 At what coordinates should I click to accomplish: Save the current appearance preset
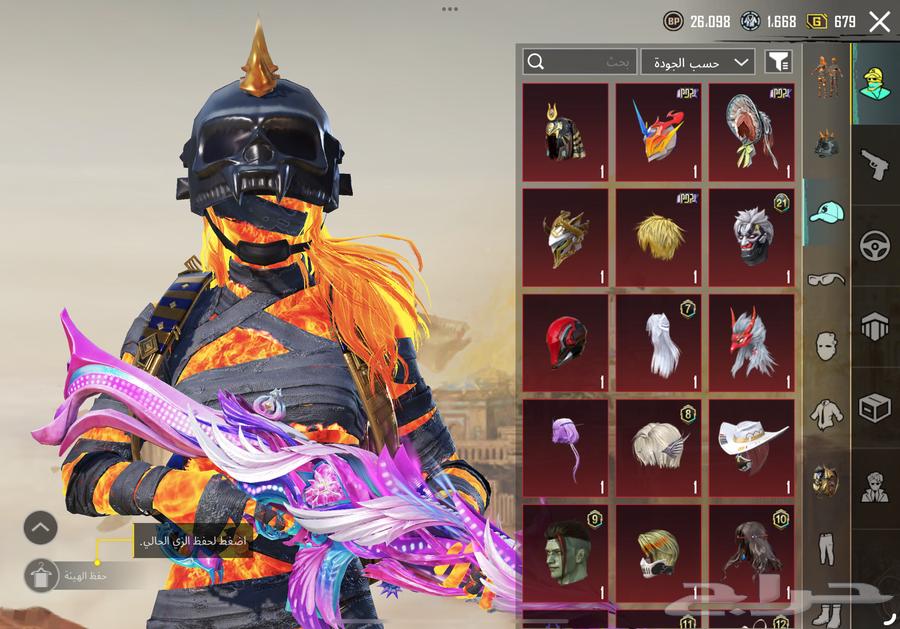[x=41, y=575]
